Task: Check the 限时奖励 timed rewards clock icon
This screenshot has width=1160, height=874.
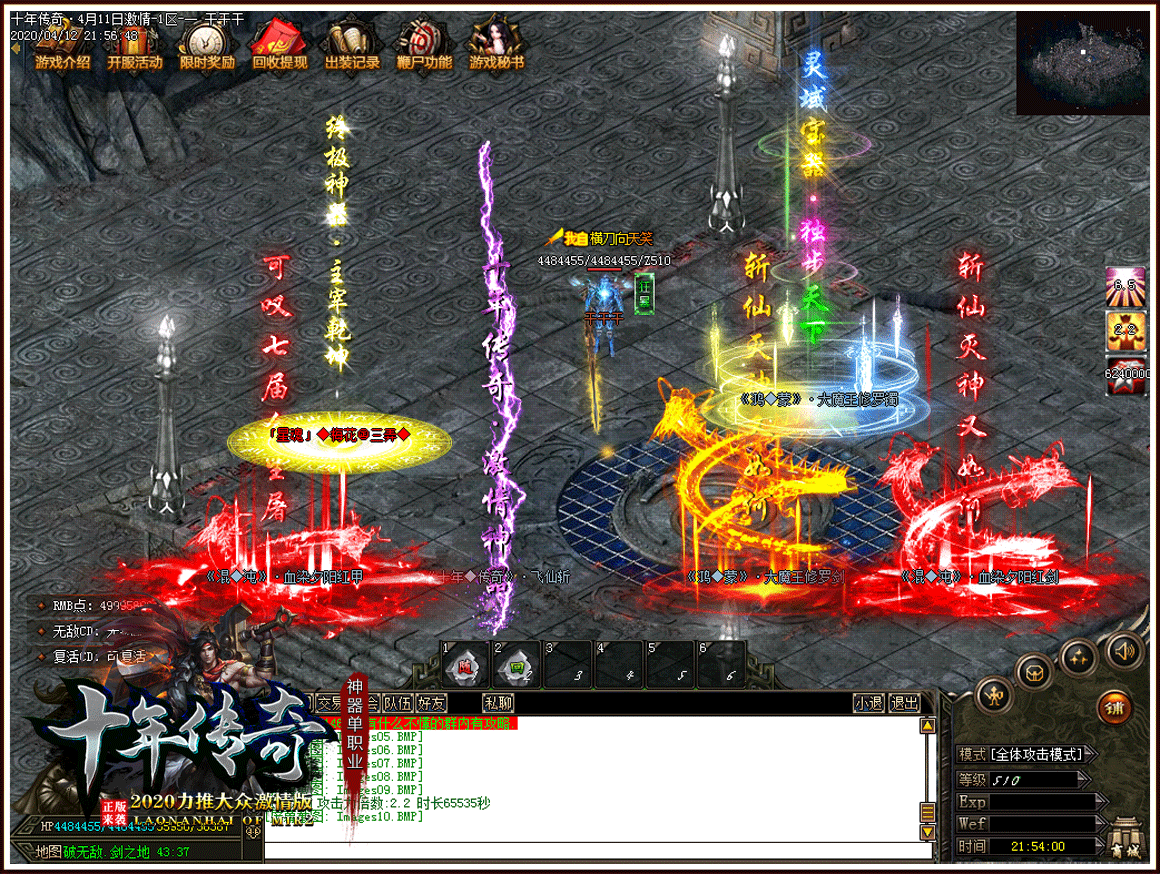Action: (x=207, y=46)
